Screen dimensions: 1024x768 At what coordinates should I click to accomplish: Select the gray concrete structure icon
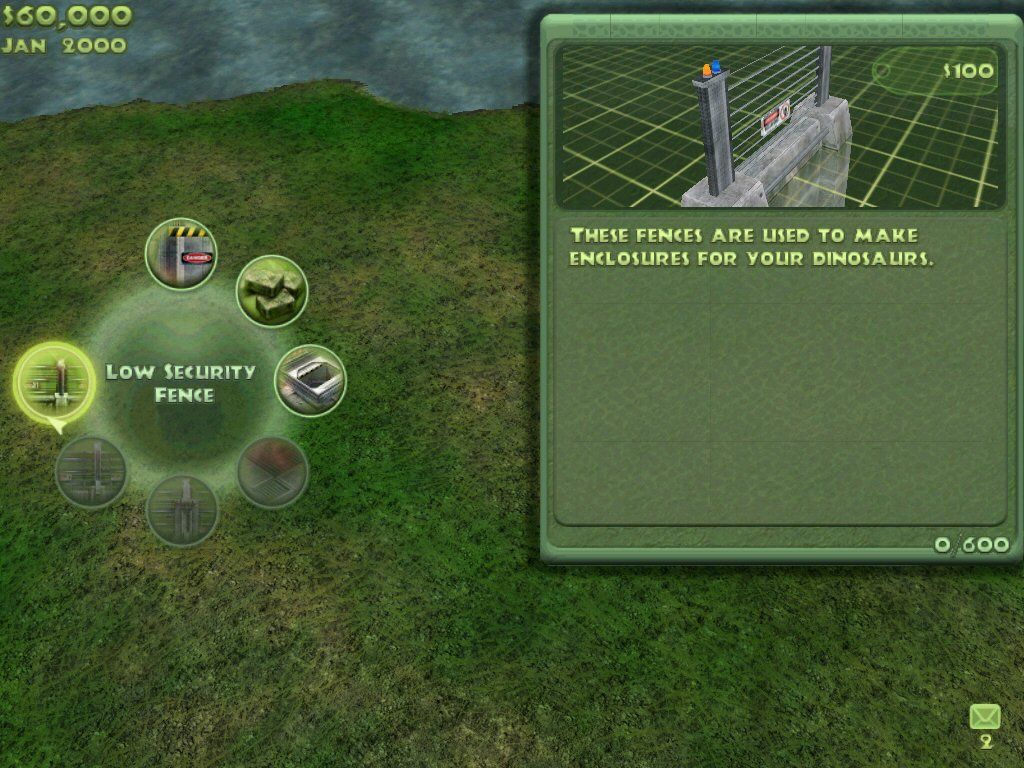310,381
